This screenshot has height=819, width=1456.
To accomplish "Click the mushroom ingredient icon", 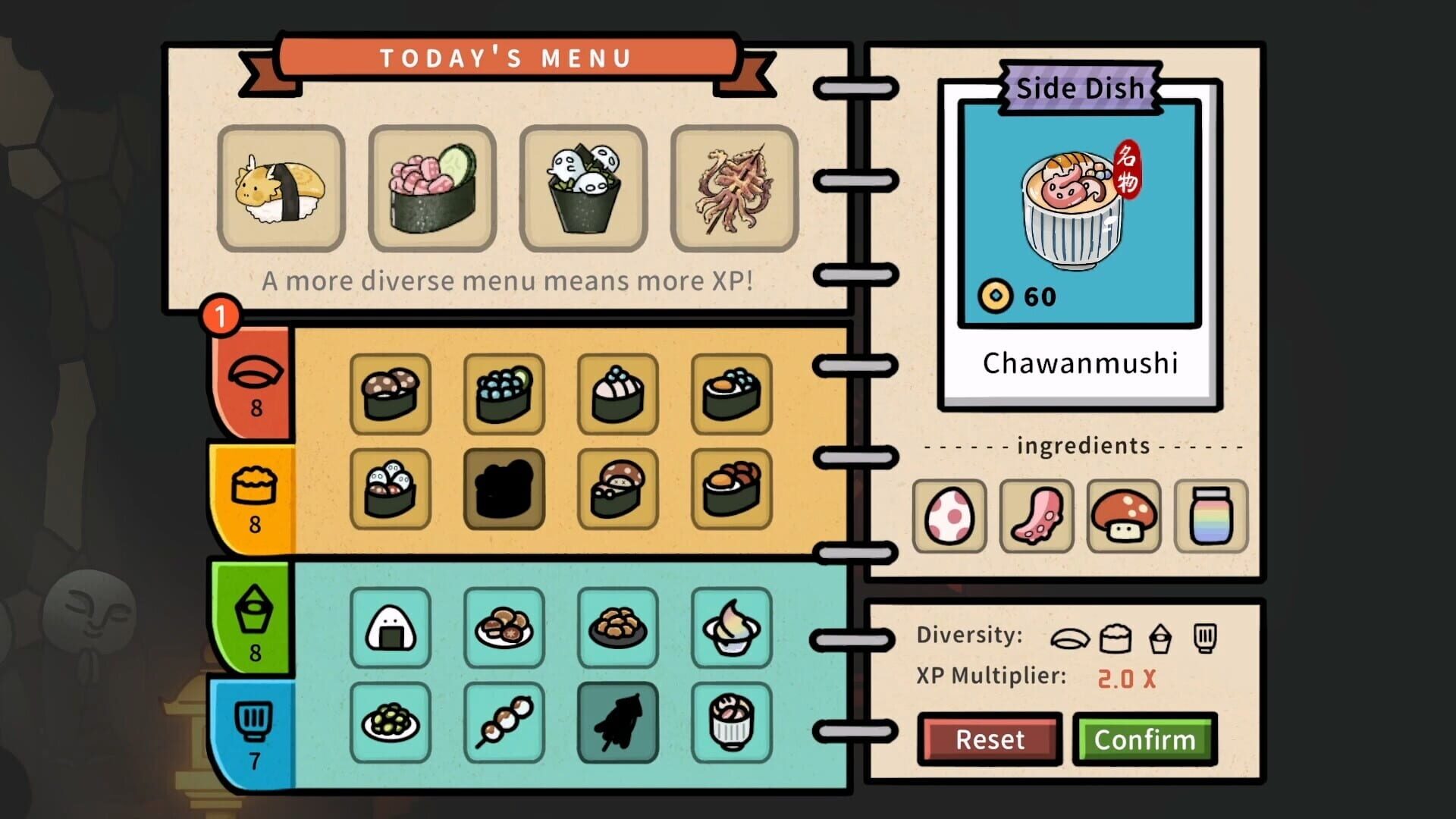I will tap(1124, 516).
